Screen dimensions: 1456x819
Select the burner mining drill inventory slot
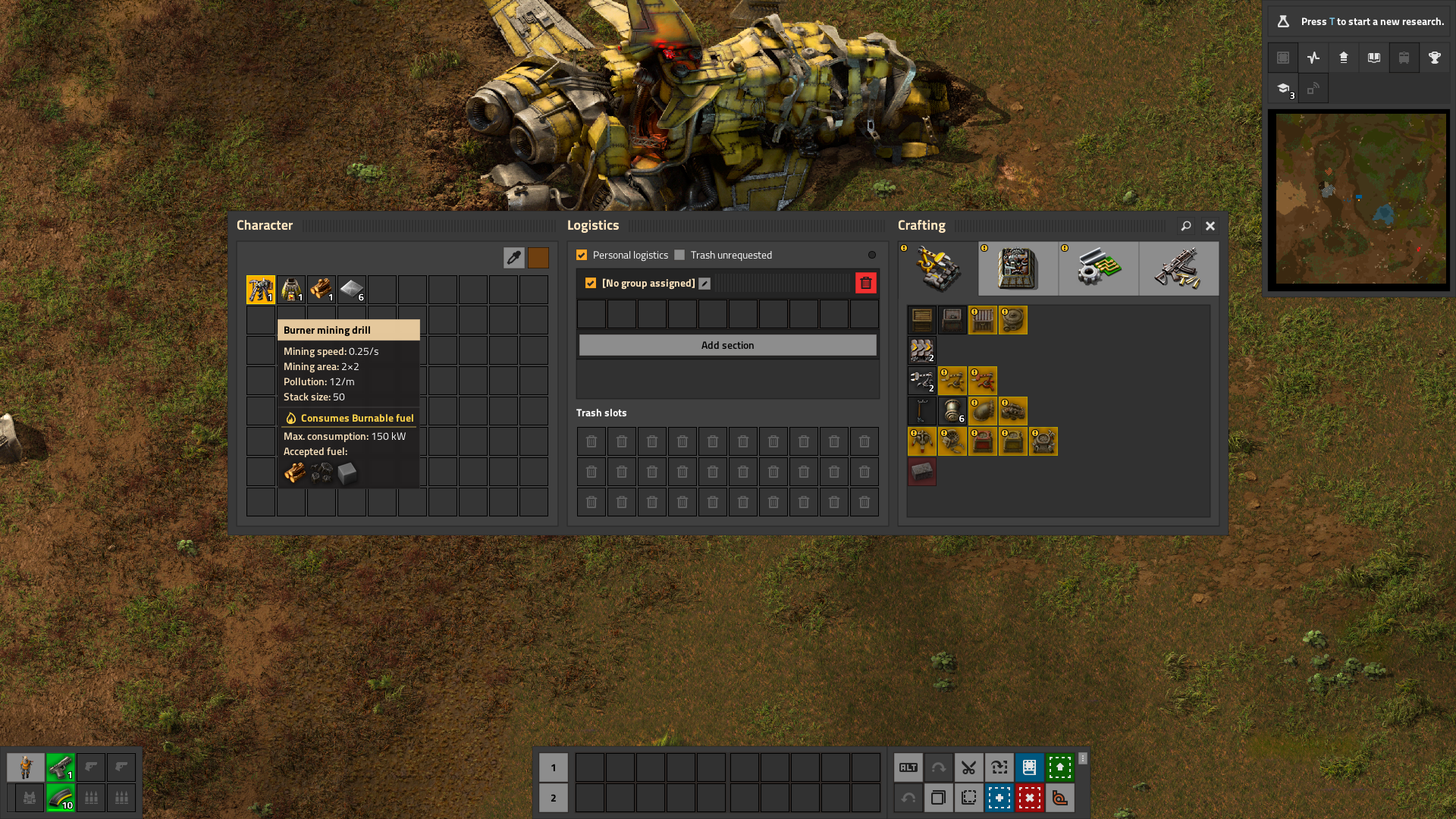(x=260, y=290)
